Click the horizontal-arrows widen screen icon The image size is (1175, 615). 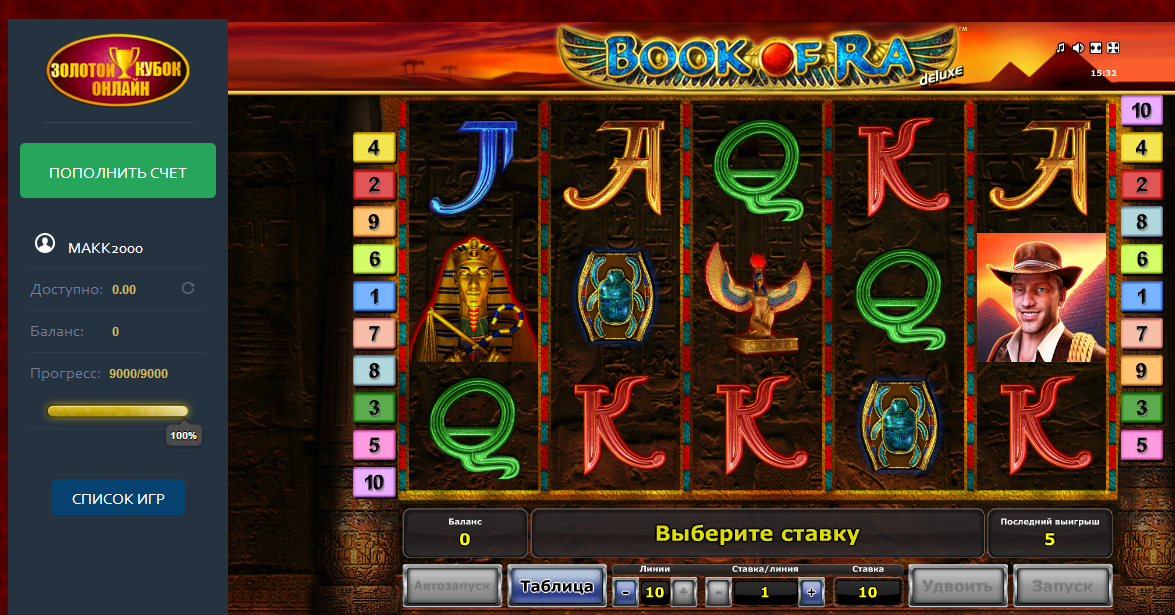[1095, 48]
